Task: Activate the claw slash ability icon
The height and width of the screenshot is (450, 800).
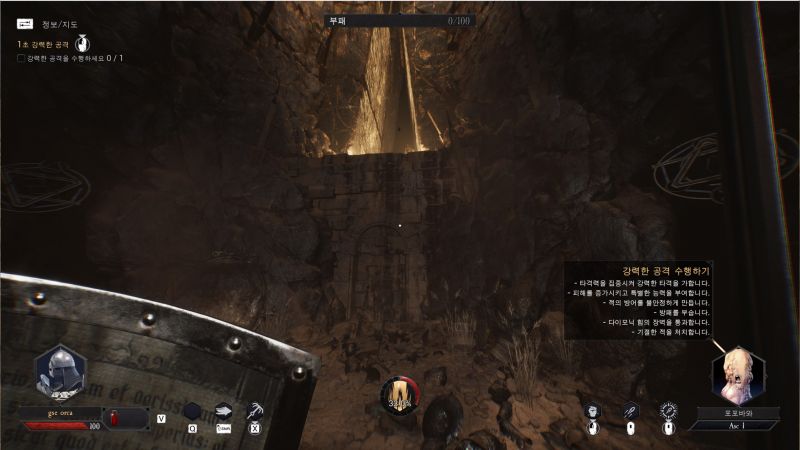Action: [255, 410]
